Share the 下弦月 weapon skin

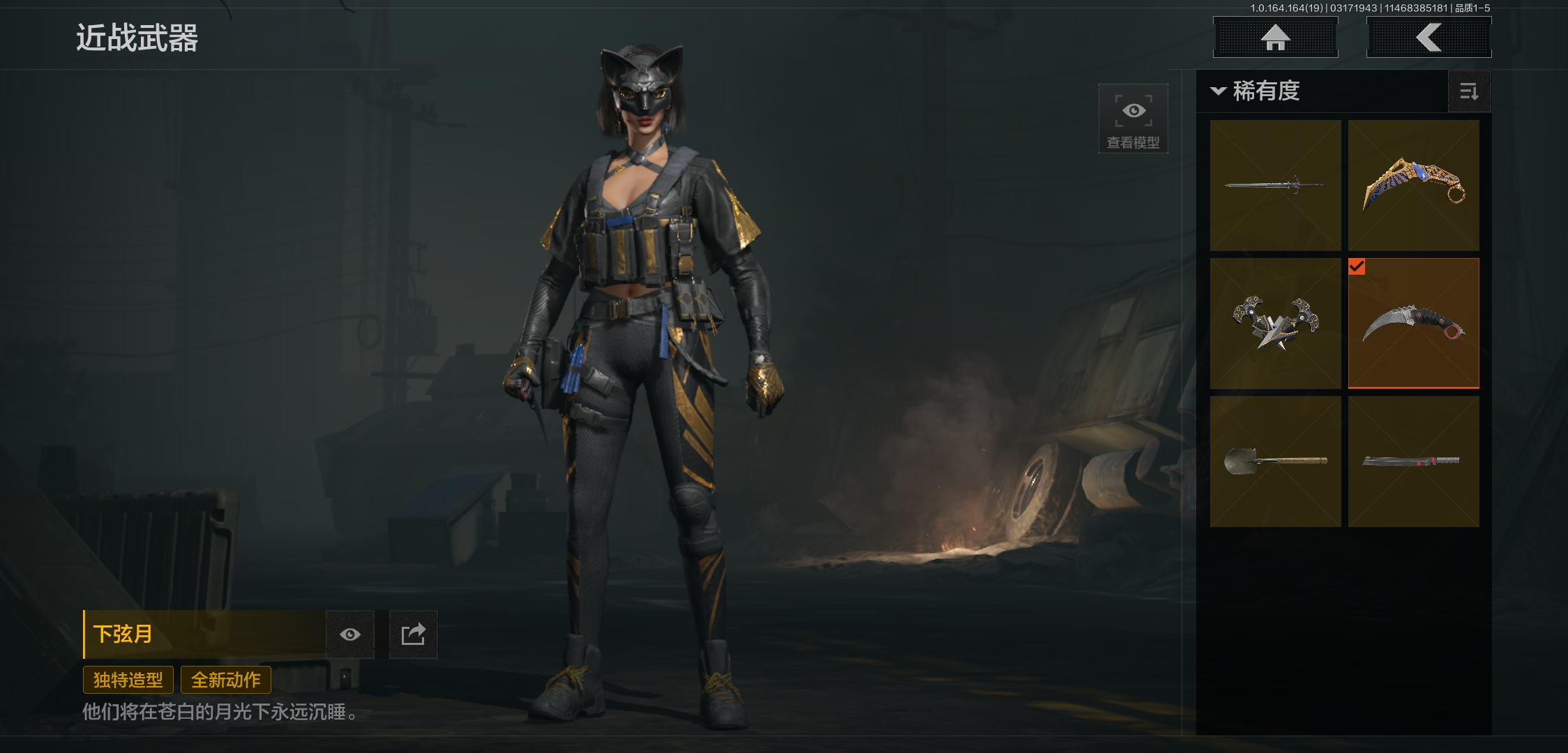tap(413, 634)
